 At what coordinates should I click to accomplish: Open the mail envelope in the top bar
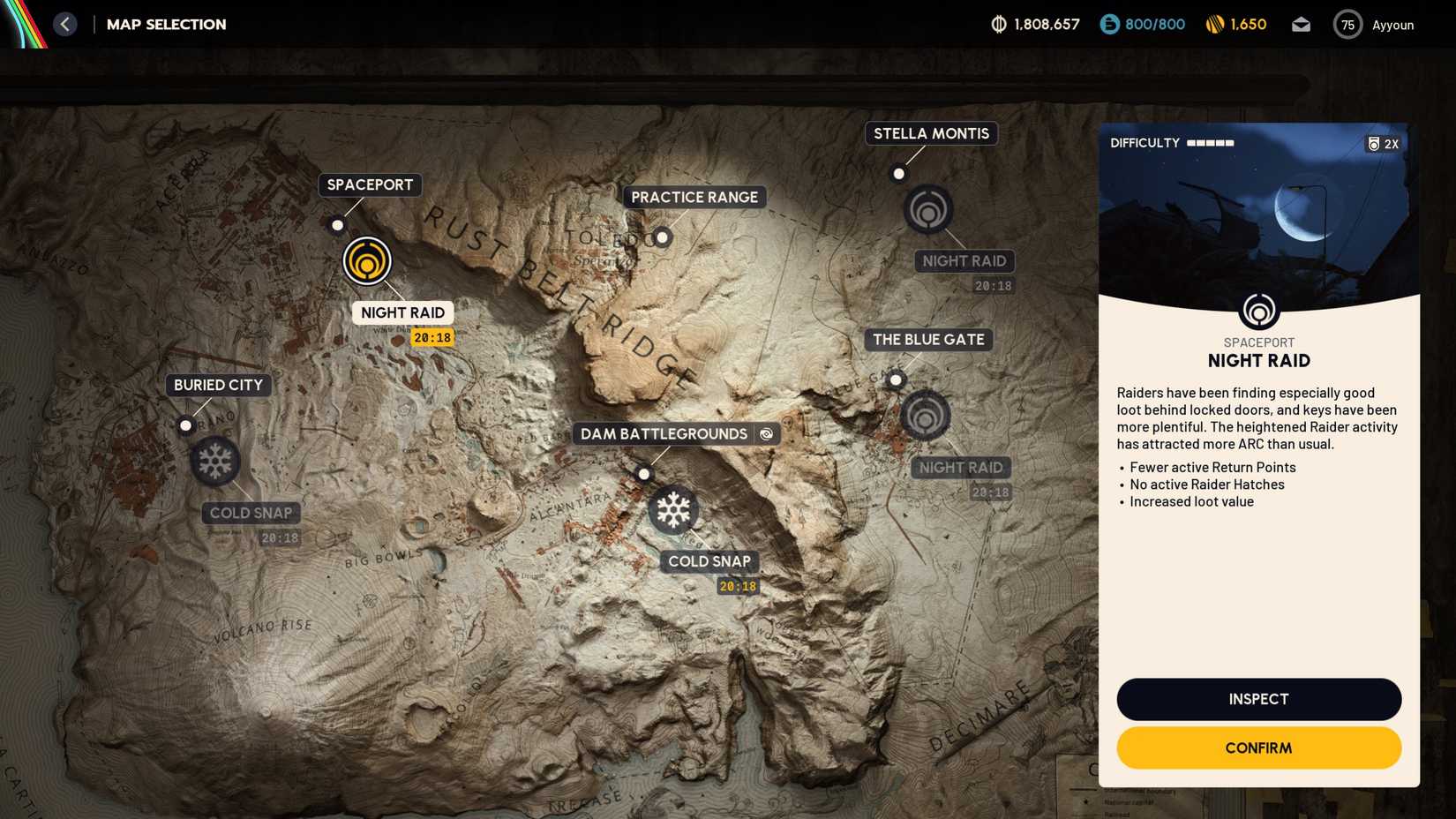pos(1301,25)
